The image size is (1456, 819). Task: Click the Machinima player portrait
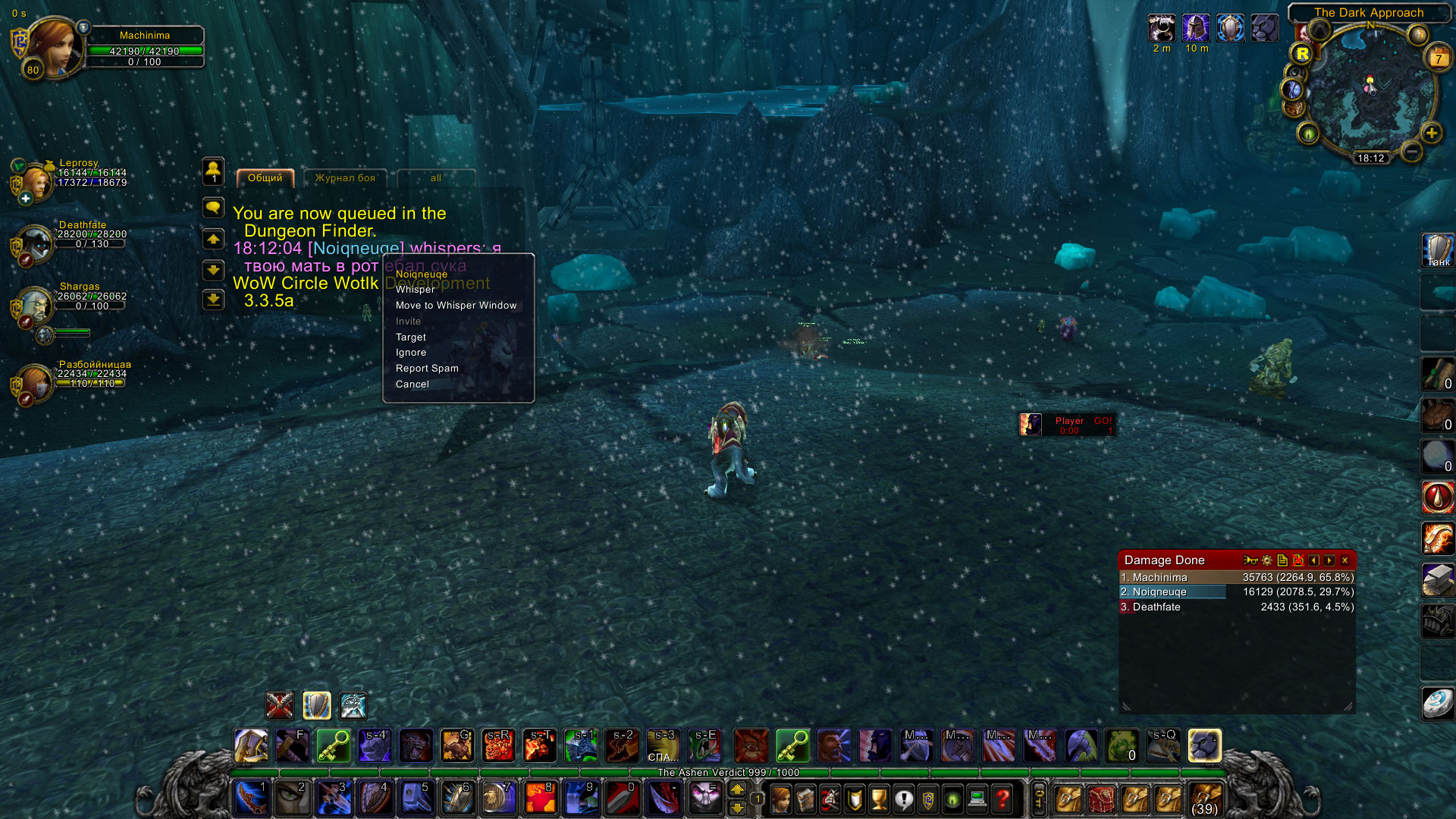[53, 47]
